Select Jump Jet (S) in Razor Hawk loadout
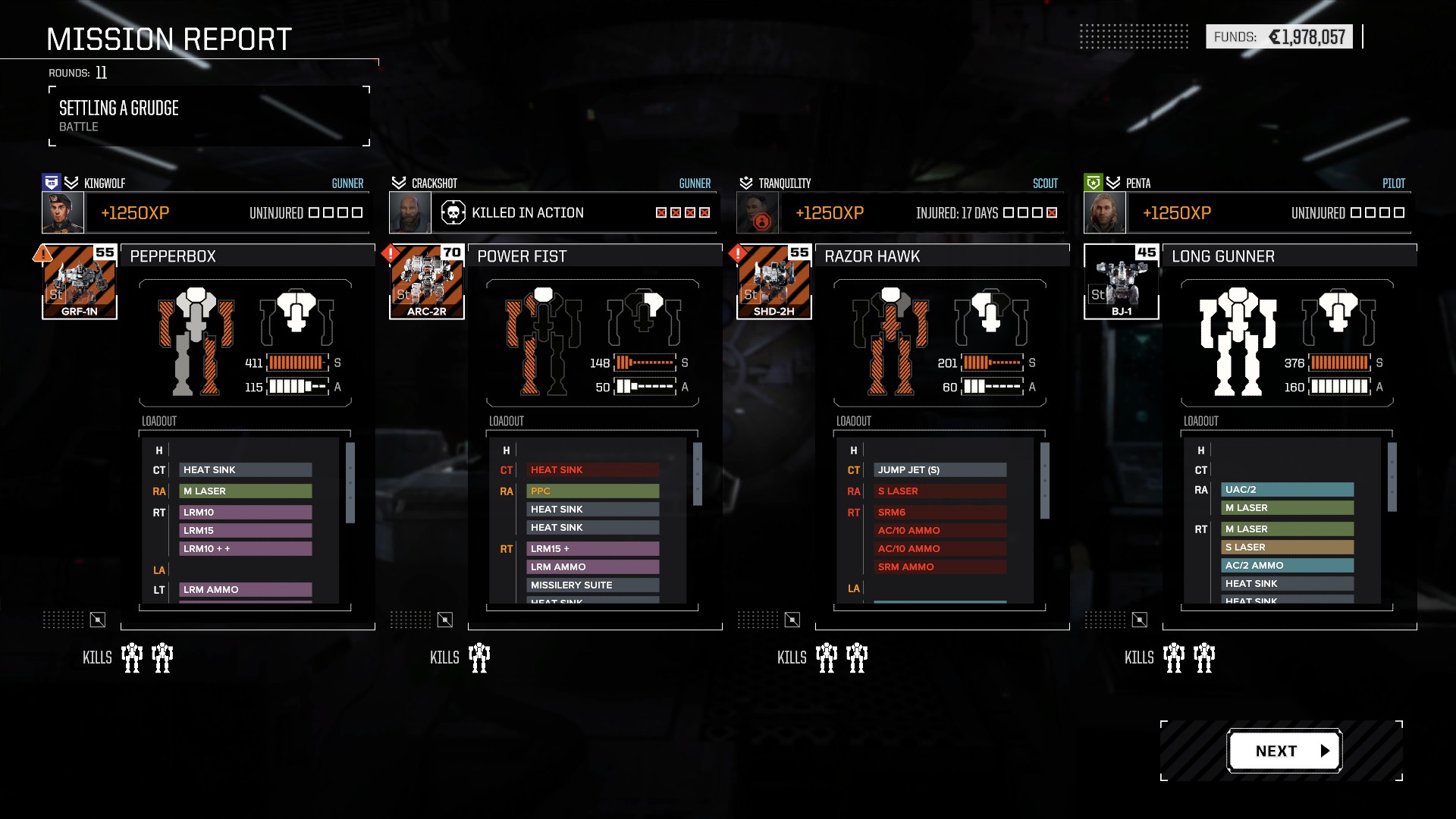The image size is (1456, 819). (x=940, y=470)
